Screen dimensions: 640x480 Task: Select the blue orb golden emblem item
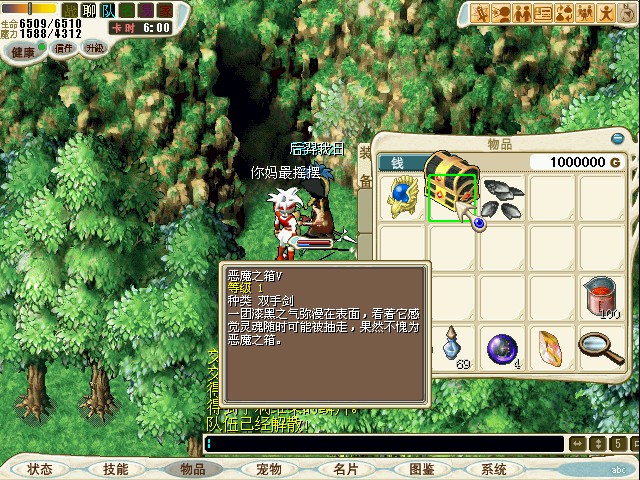tap(402, 196)
